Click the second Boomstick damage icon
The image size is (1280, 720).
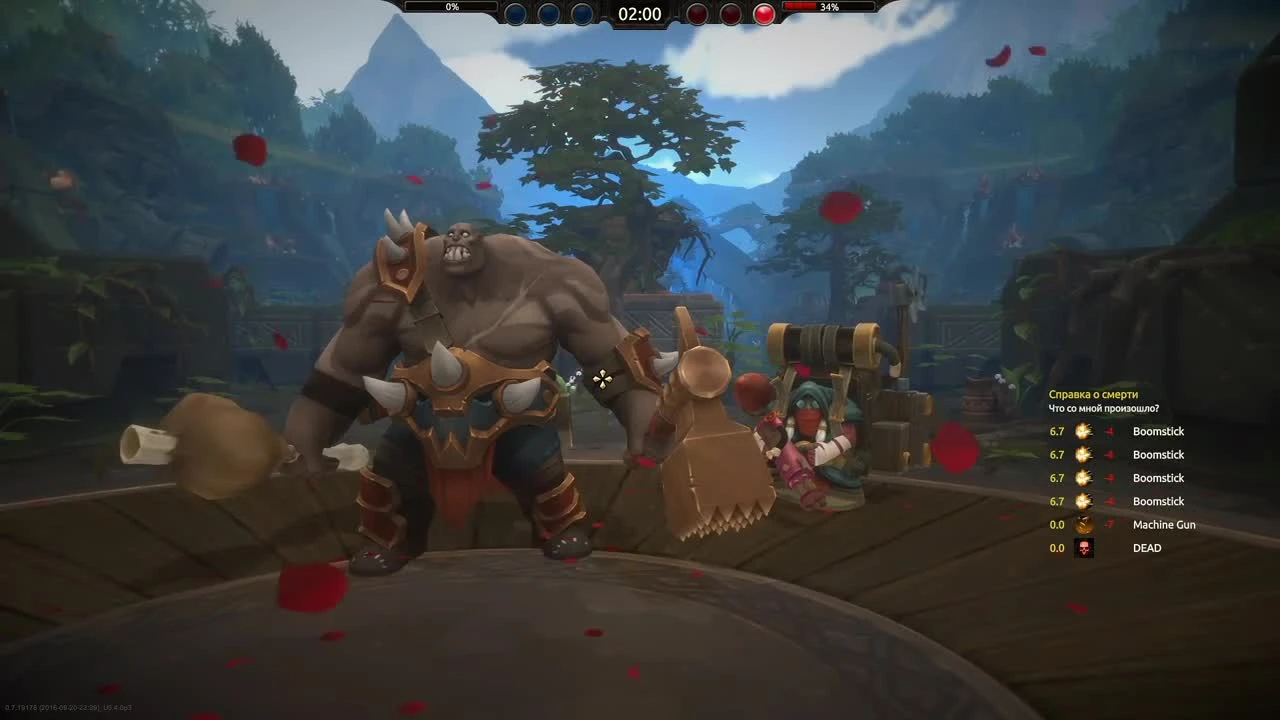[1083, 454]
